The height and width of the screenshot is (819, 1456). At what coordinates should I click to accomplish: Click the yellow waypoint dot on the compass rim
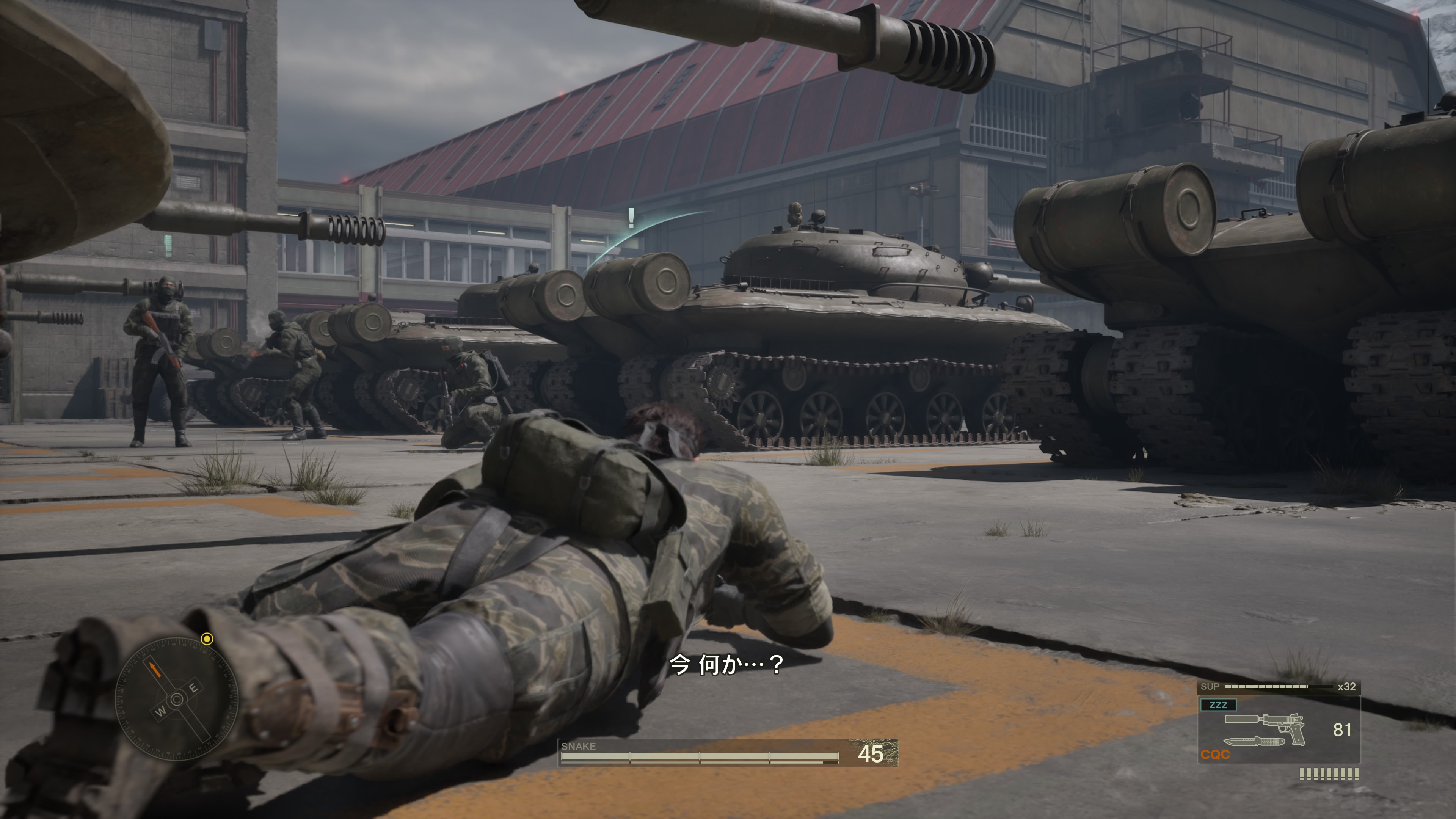207,639
